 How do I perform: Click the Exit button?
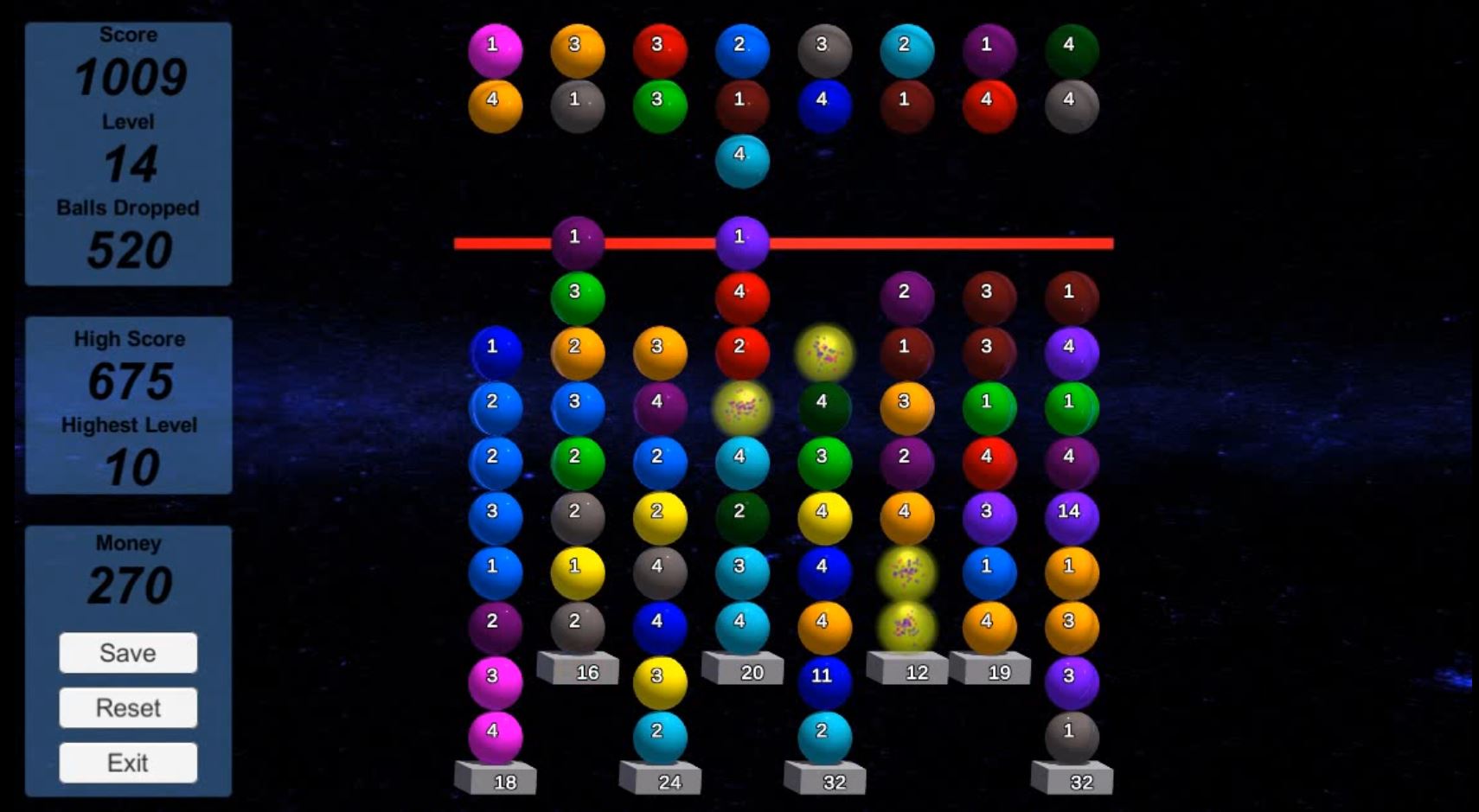127,762
